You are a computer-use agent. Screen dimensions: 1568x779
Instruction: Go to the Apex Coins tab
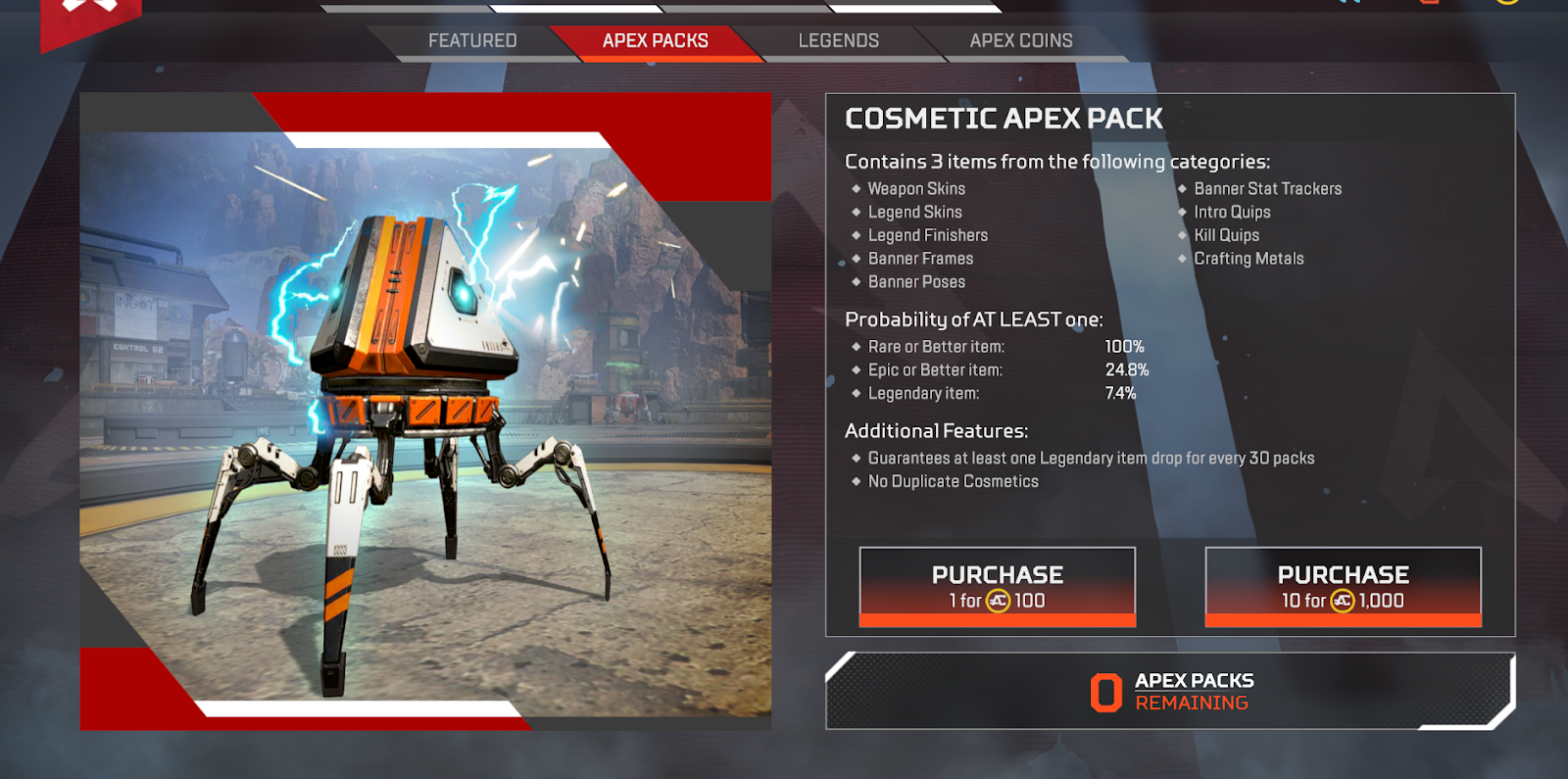click(x=1020, y=41)
